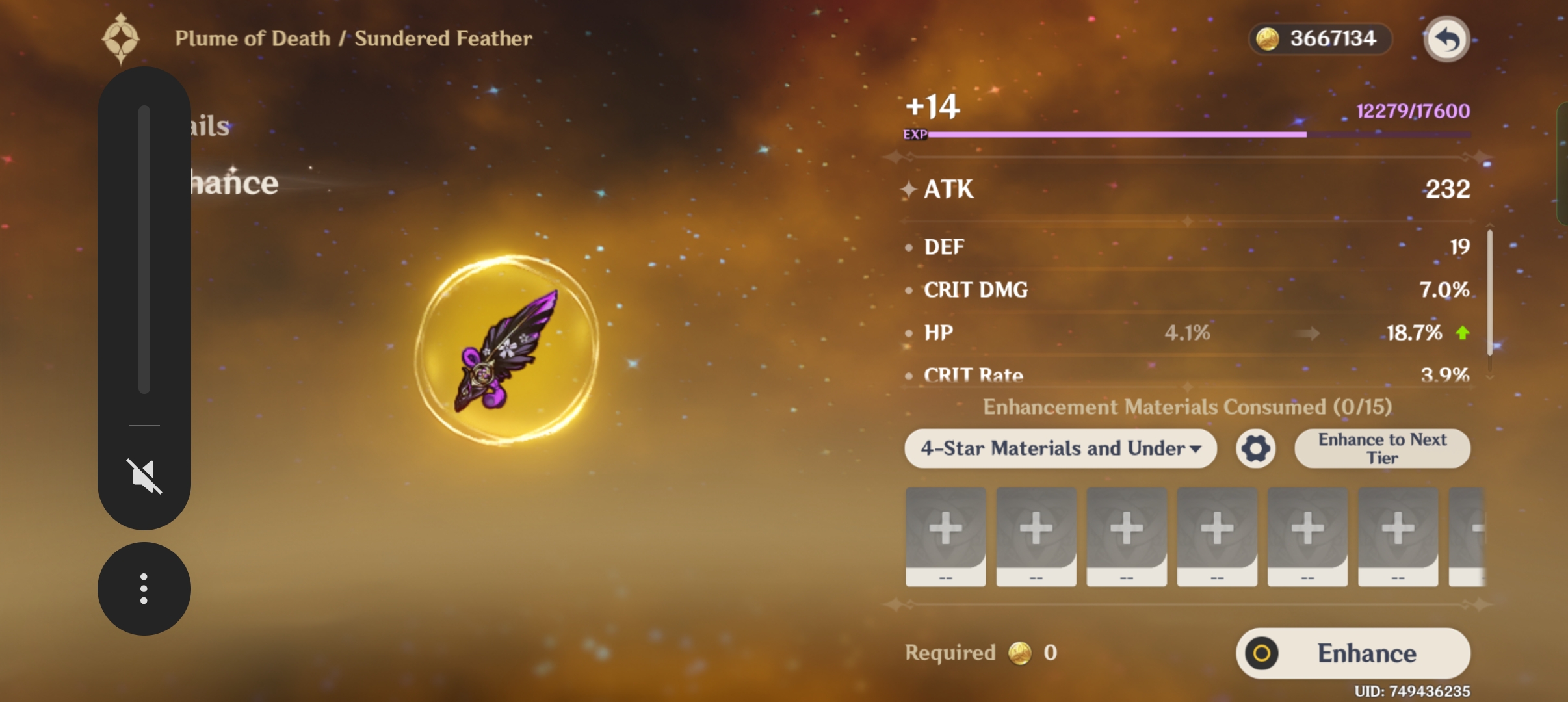Open the material auto-add gear settings
1568x702 pixels.
pyautogui.click(x=1256, y=448)
